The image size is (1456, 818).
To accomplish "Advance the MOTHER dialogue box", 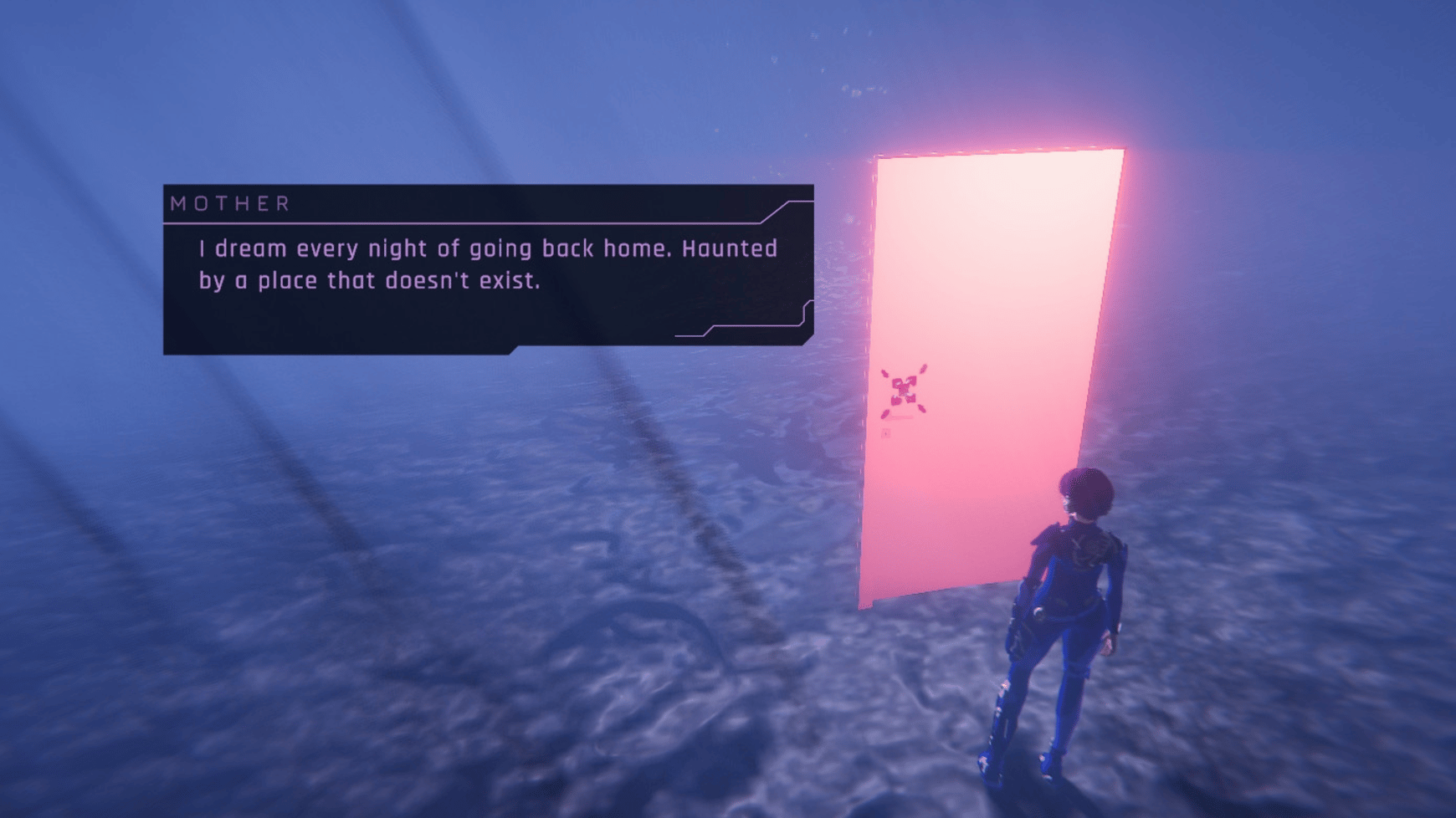I will coord(488,268).
